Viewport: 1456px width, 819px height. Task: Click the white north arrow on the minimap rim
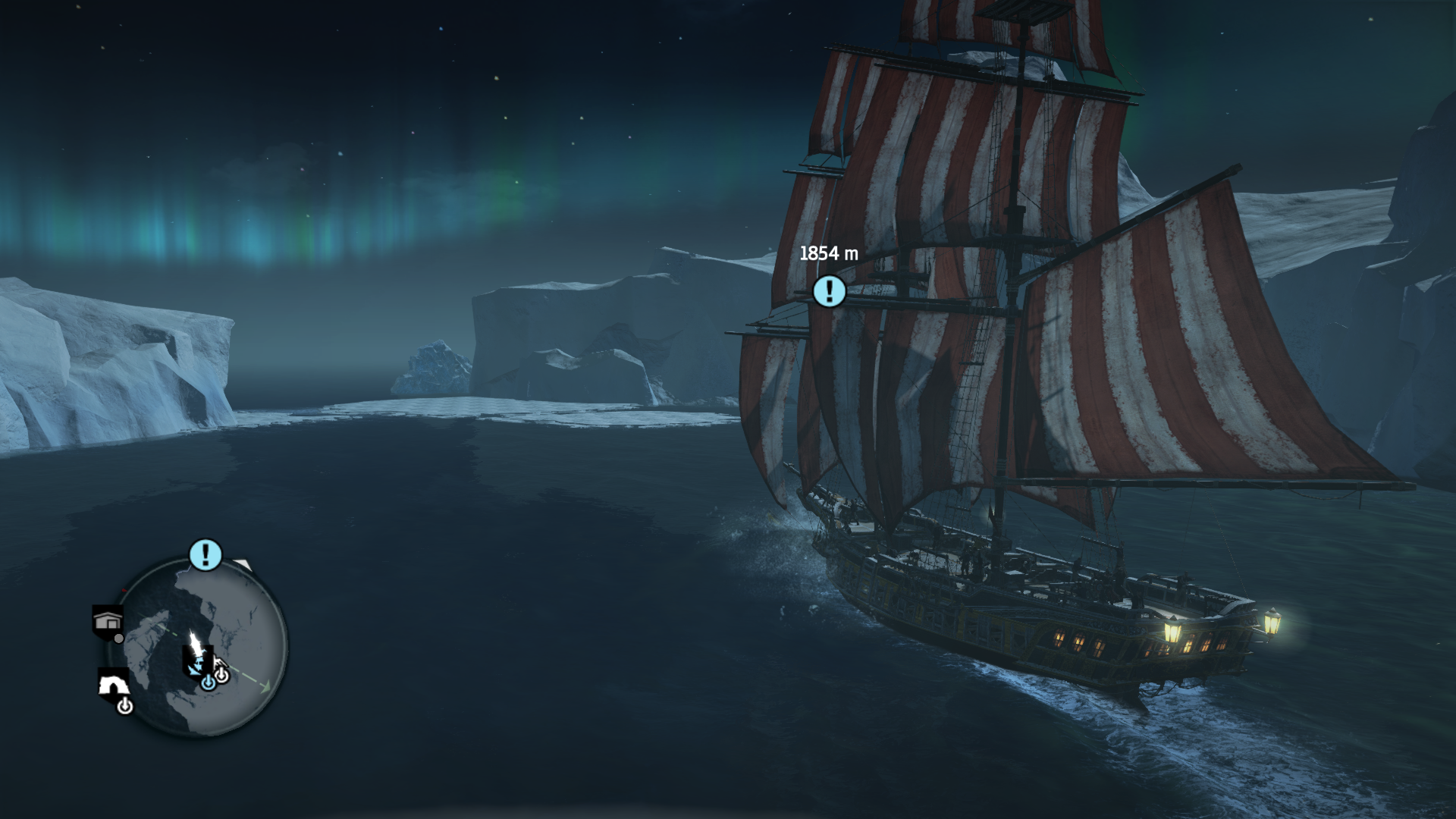pyautogui.click(x=242, y=565)
